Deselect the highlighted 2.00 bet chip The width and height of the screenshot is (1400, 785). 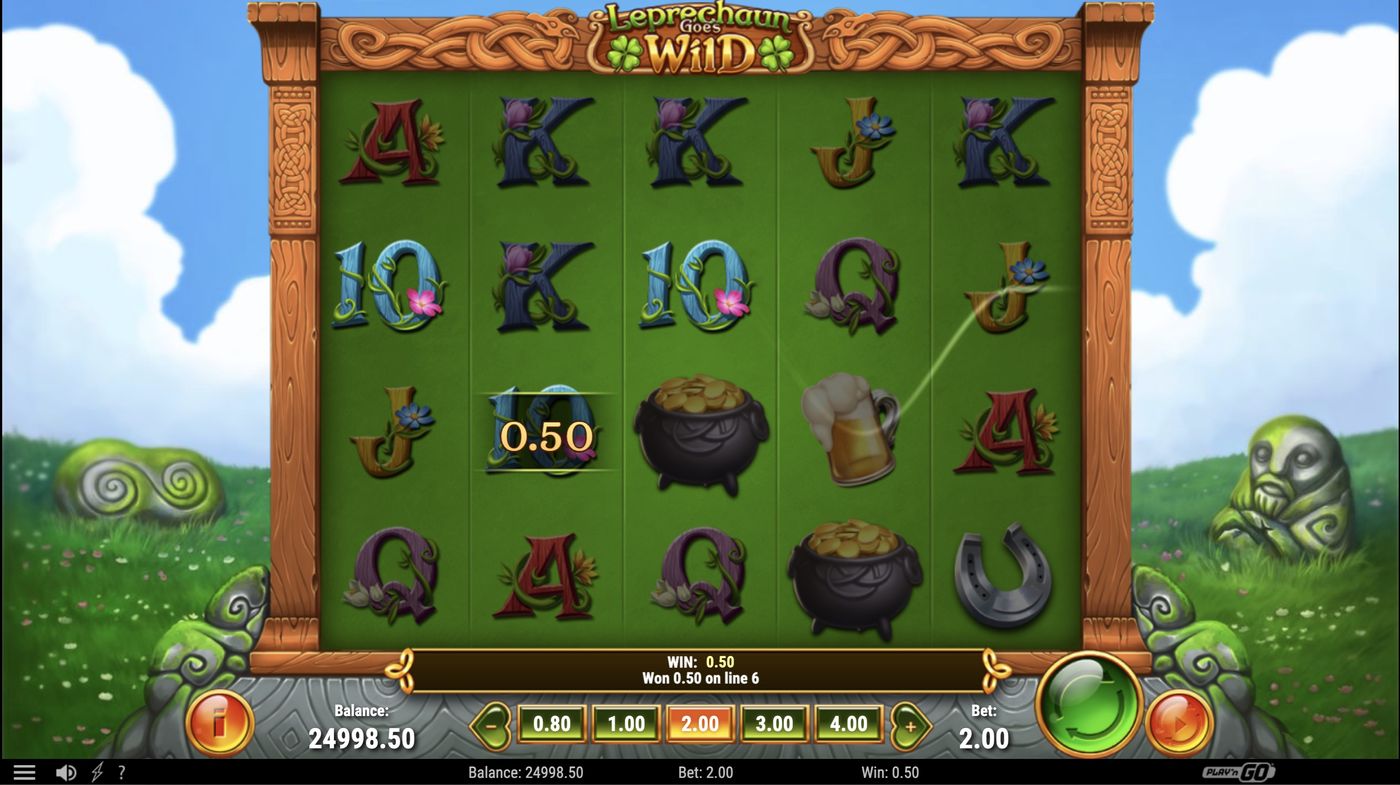click(x=700, y=722)
